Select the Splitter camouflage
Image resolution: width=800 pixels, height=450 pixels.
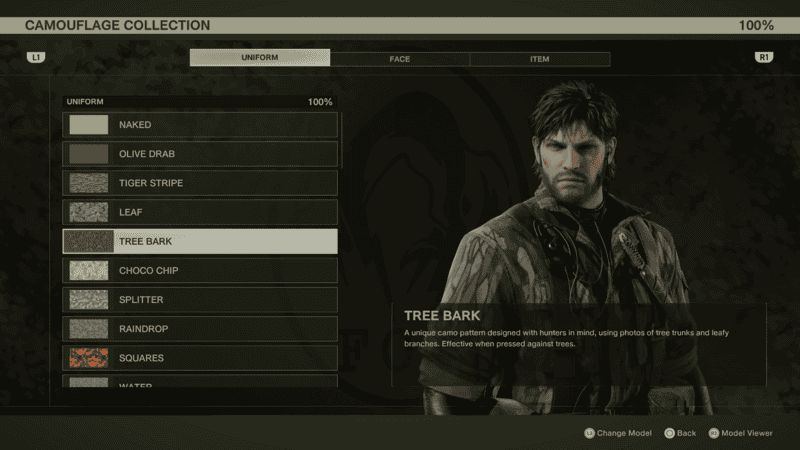tap(200, 299)
